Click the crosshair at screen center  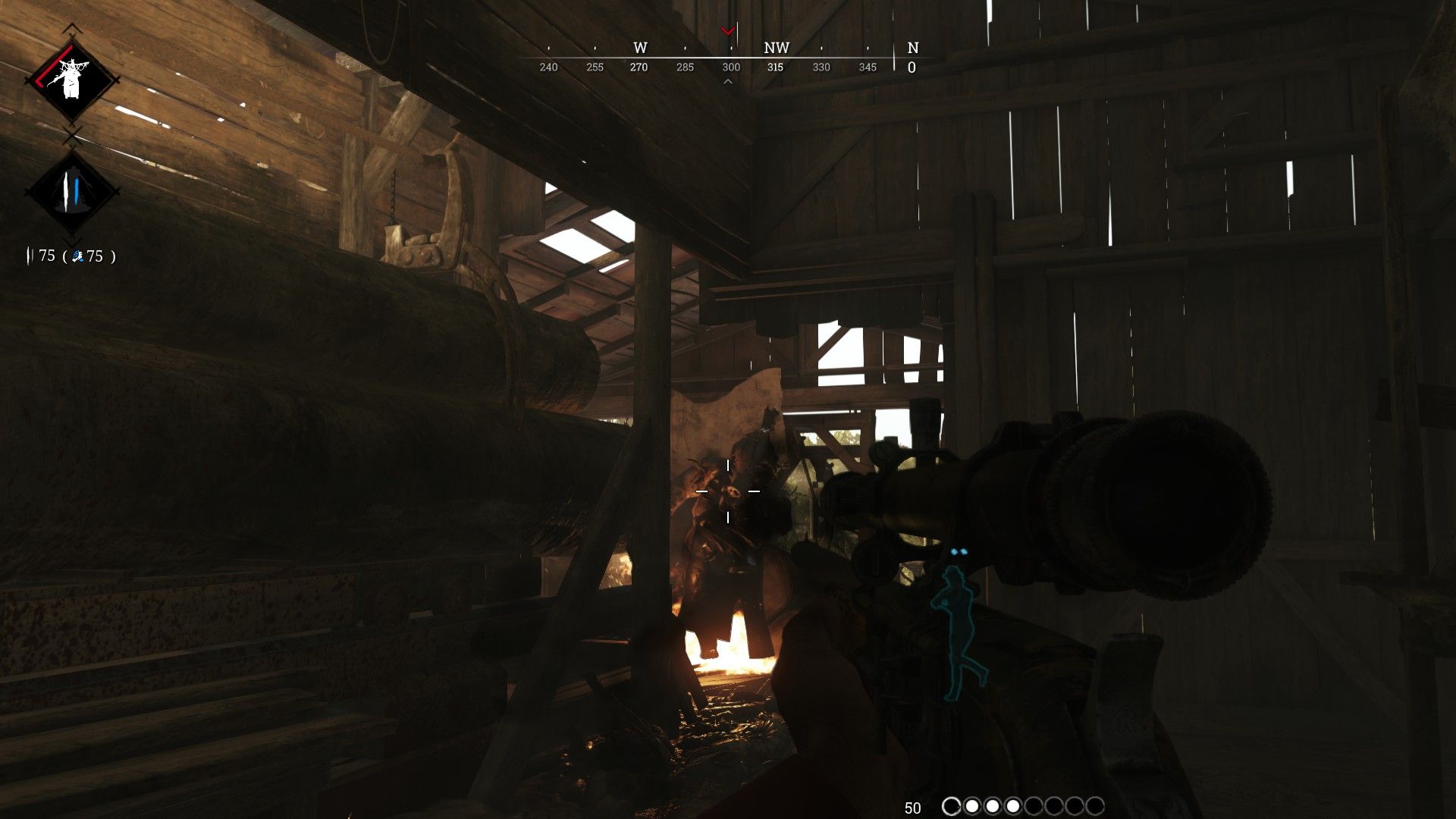(x=730, y=491)
